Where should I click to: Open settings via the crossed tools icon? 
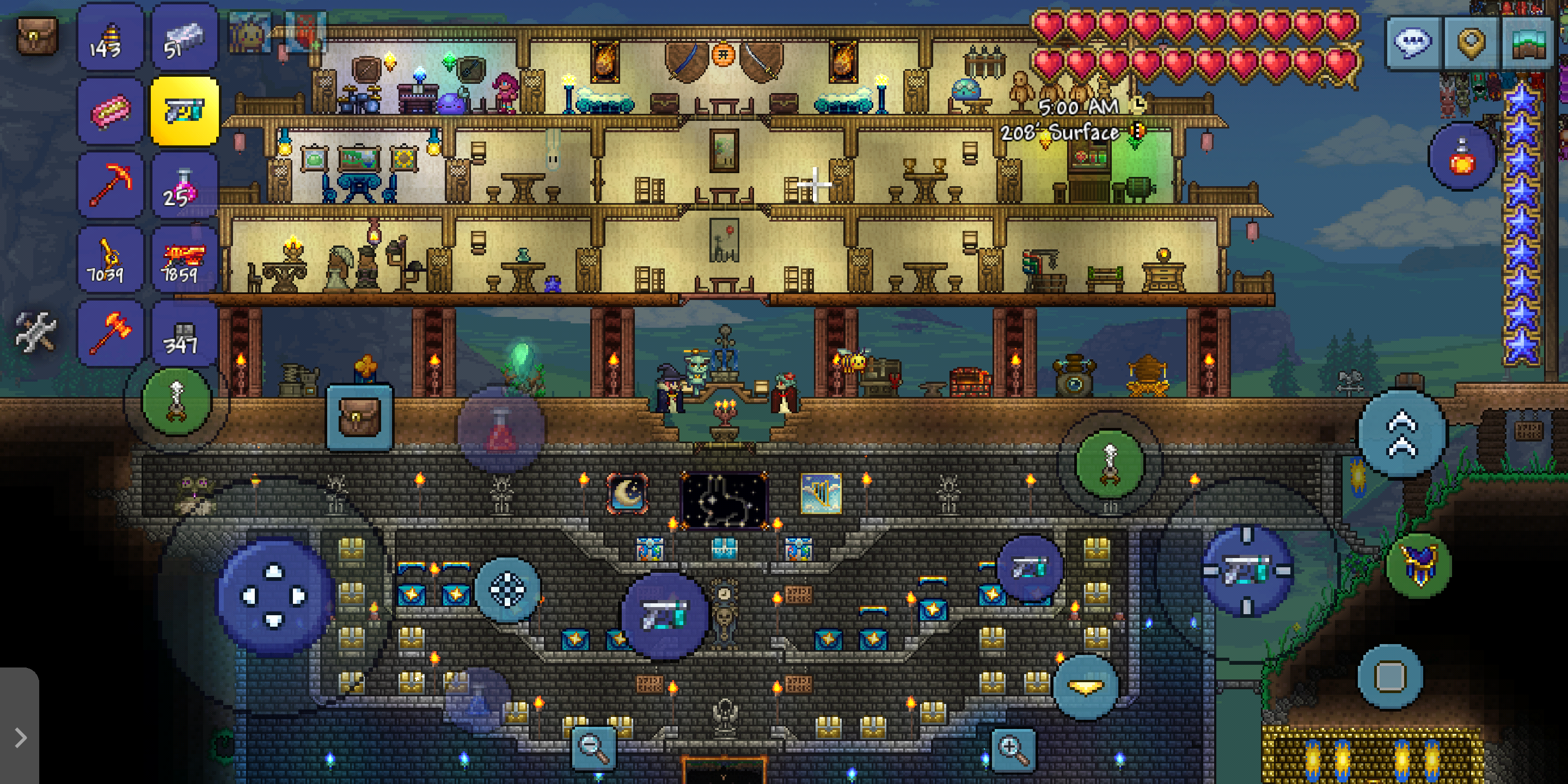pyautogui.click(x=35, y=332)
